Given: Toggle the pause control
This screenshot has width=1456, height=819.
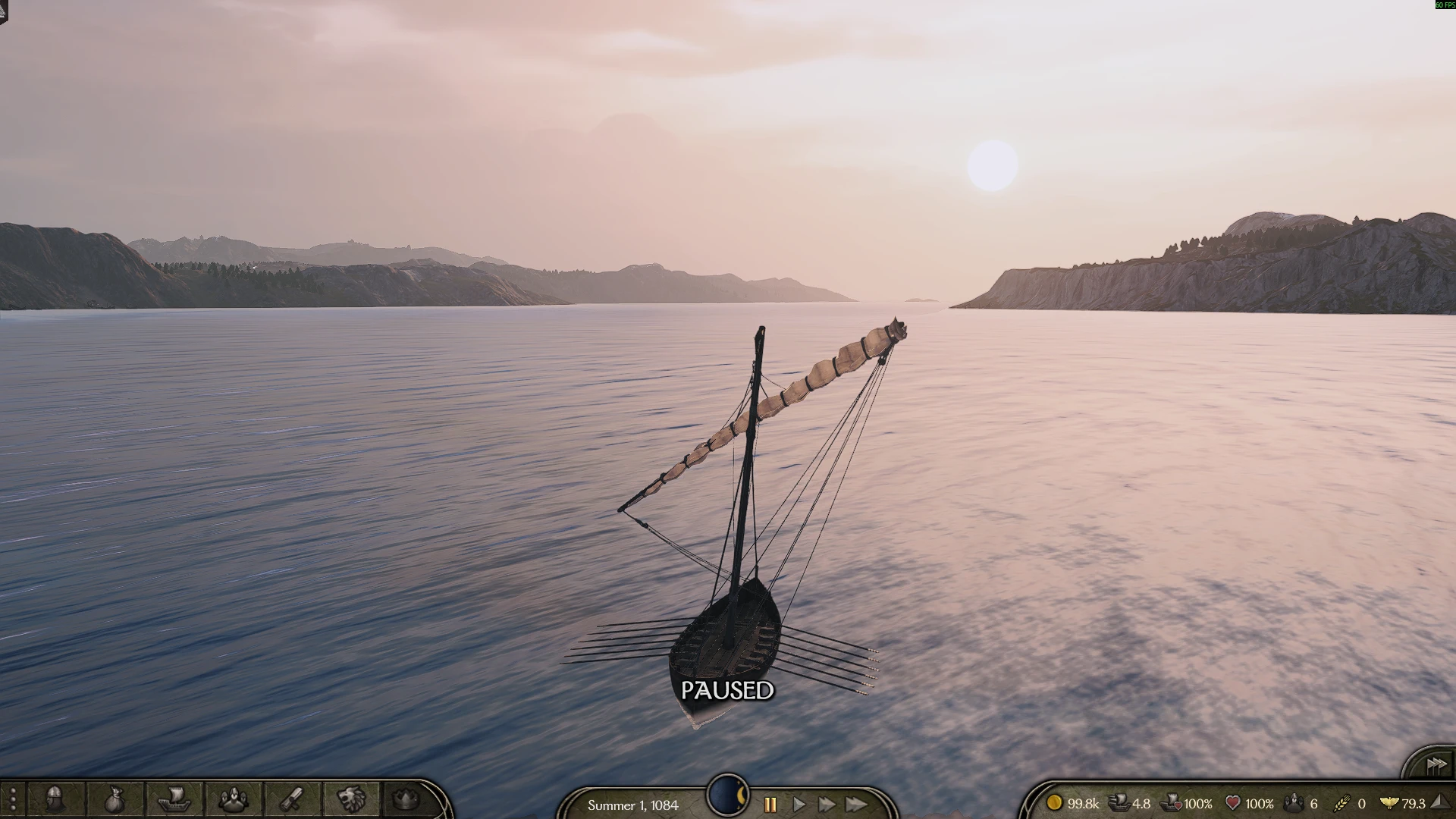Looking at the screenshot, I should 769,806.
